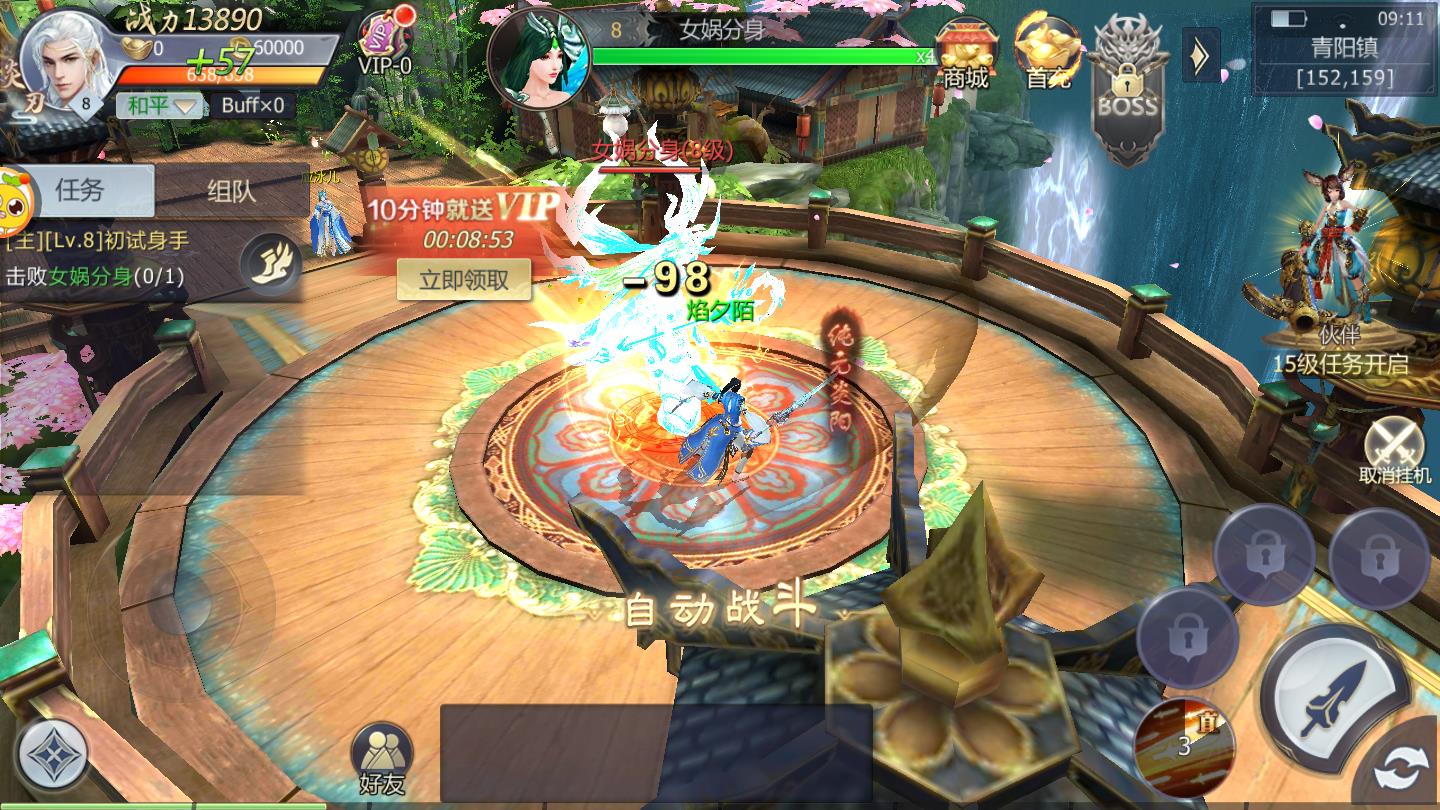Screen dimensions: 1440x810
Task: Toggle 取消挂机 to cancel auto-battle
Action: [x=1395, y=450]
